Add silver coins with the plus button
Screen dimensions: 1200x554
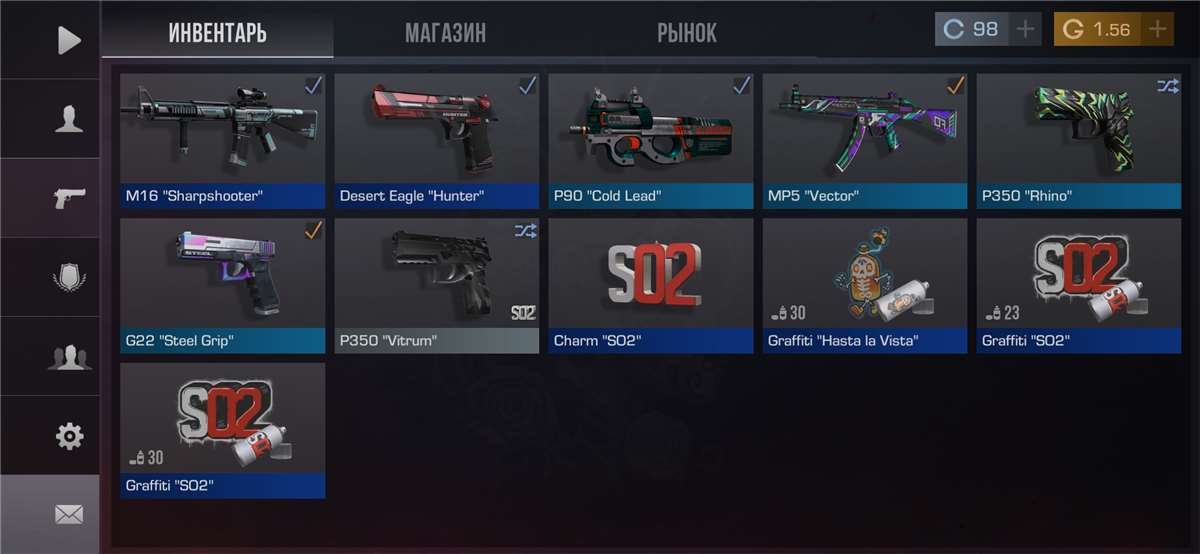1025,29
